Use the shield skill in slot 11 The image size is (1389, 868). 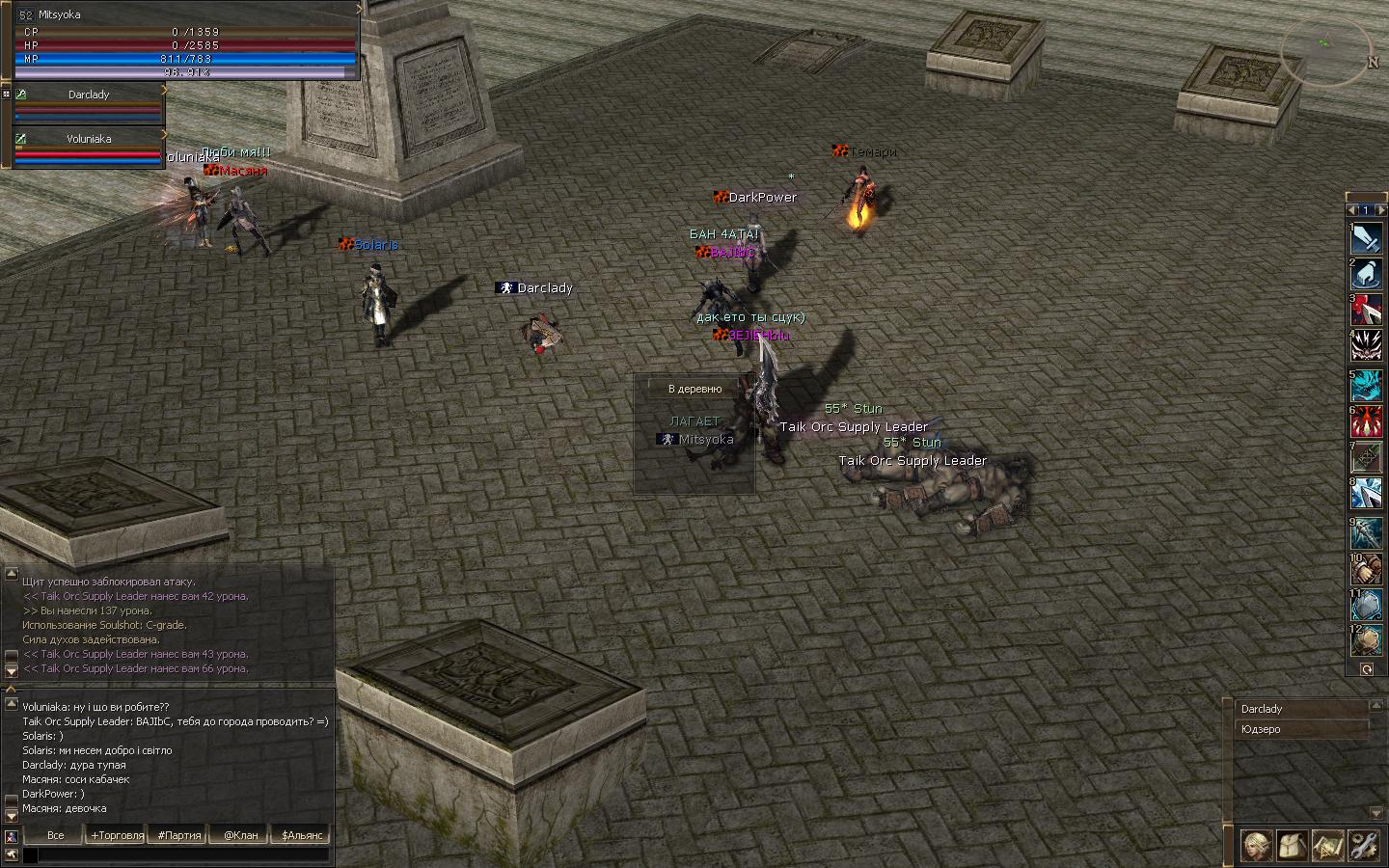1366,605
